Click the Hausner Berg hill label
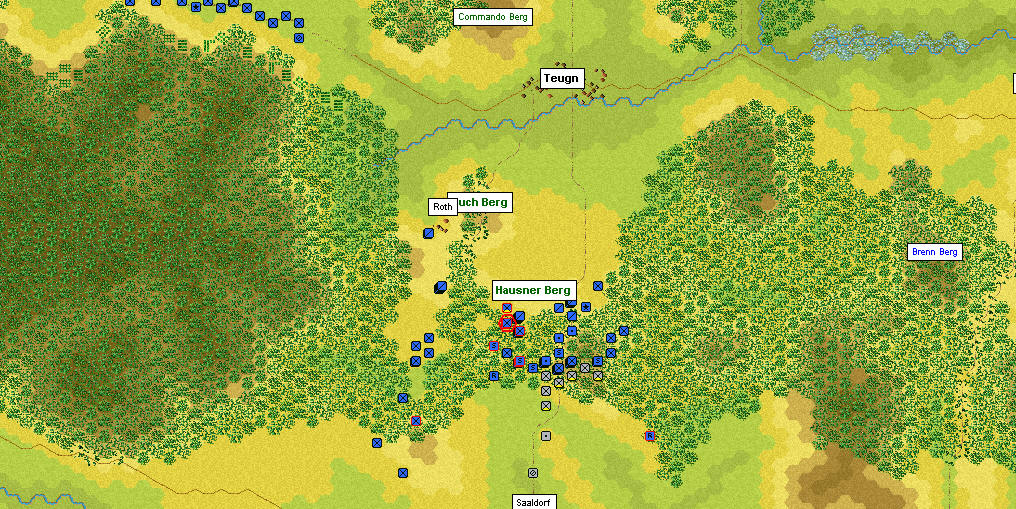Screen dimensions: 1016x509 pyautogui.click(x=532, y=290)
